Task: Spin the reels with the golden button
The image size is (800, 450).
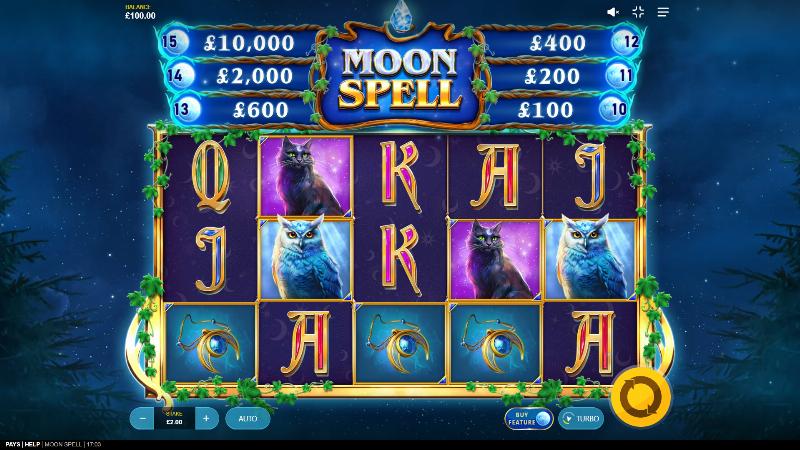Action: 640,397
